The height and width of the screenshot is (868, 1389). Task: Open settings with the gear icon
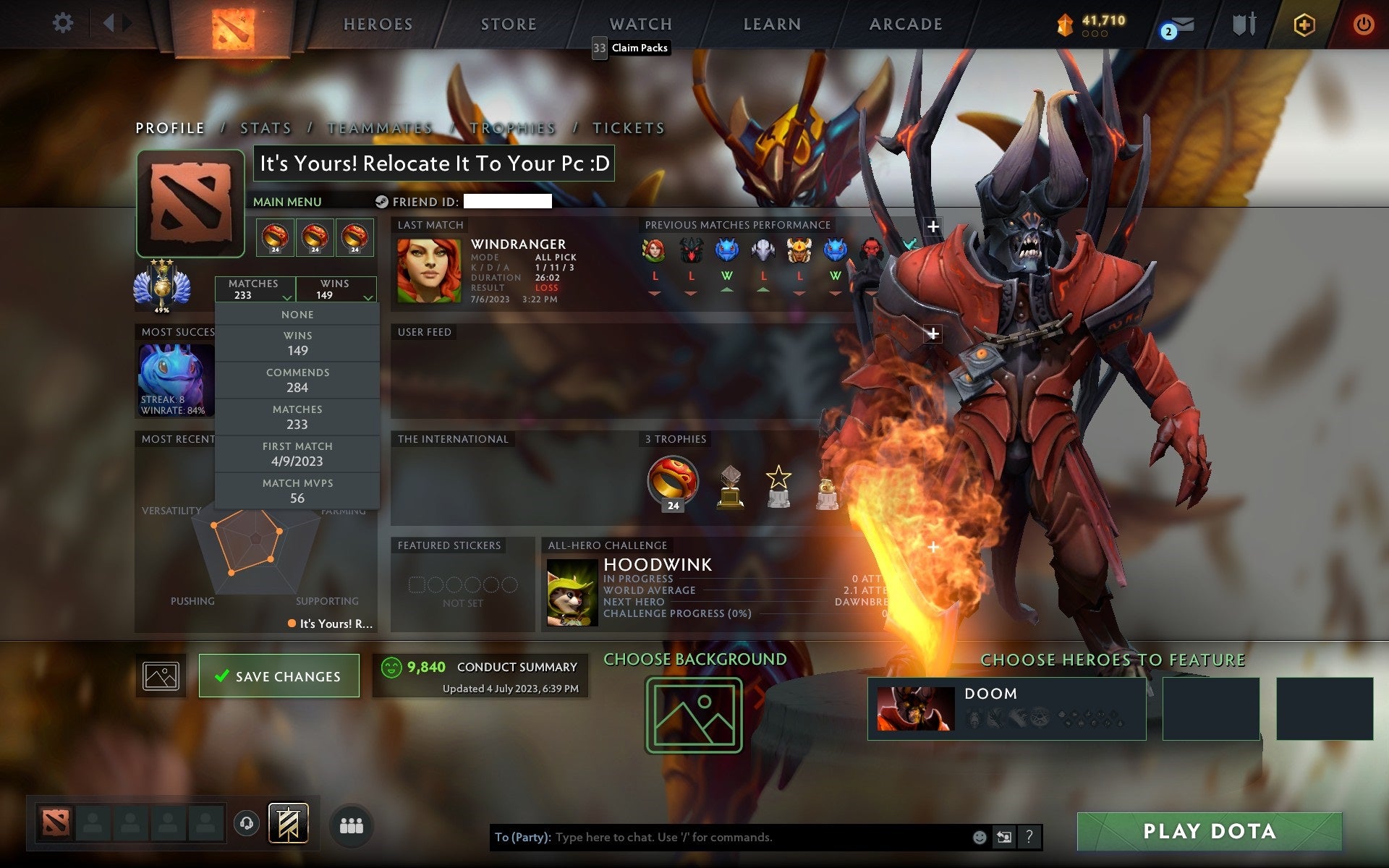64,24
